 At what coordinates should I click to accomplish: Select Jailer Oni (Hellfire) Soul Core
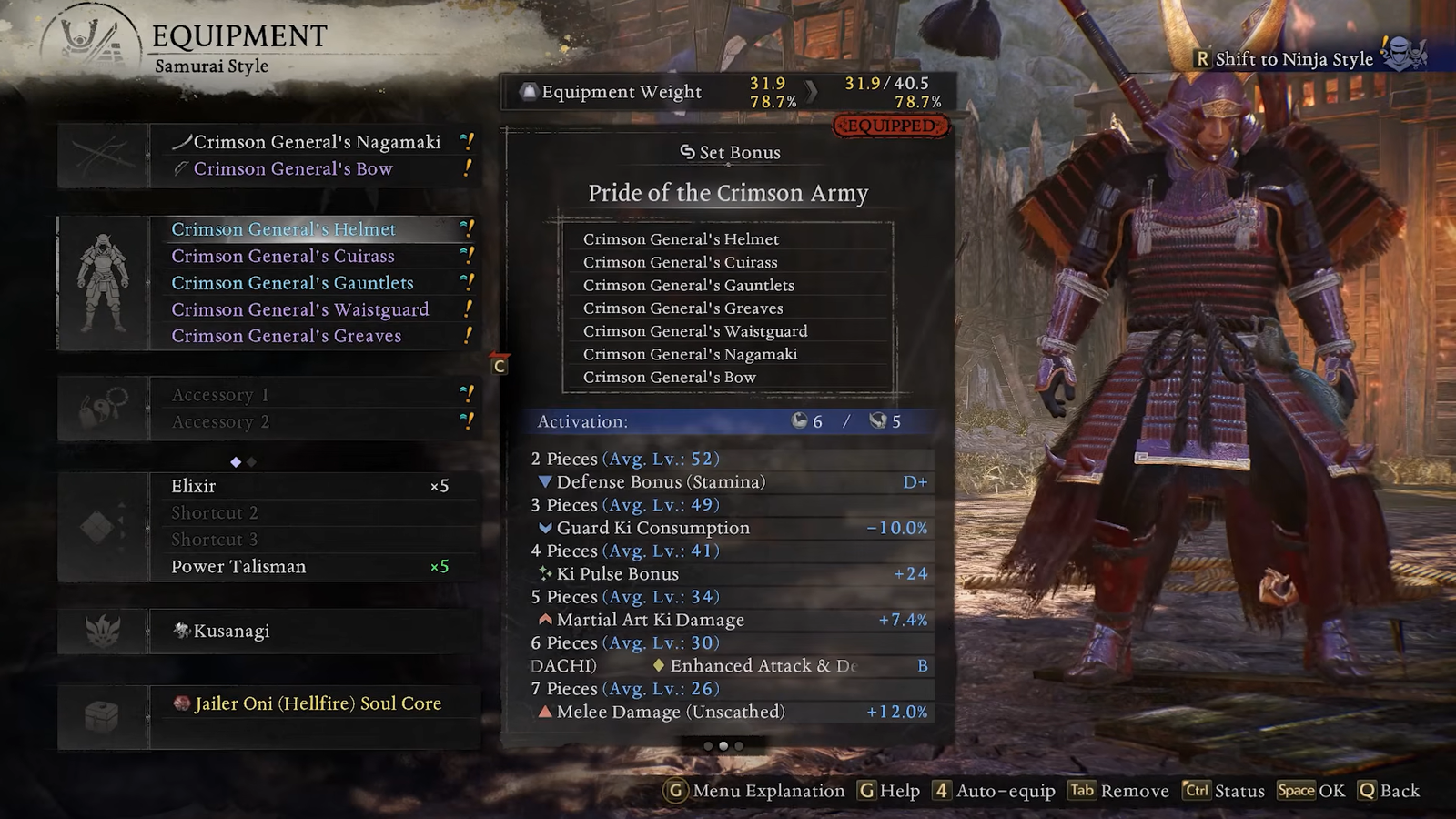click(318, 703)
